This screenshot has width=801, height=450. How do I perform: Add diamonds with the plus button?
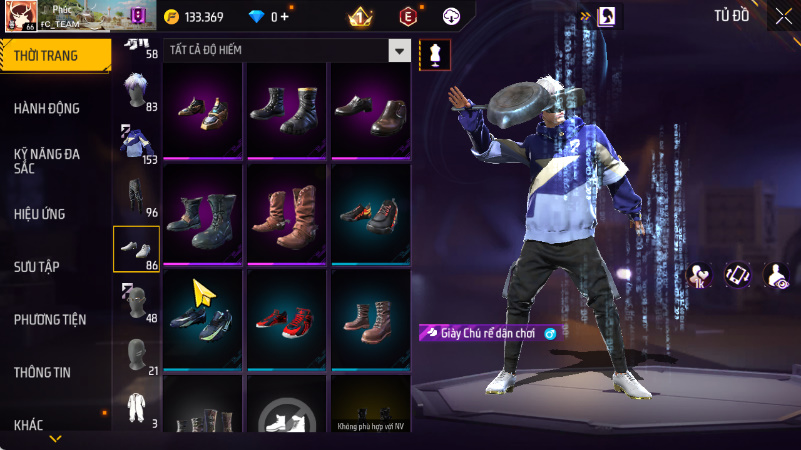(286, 17)
